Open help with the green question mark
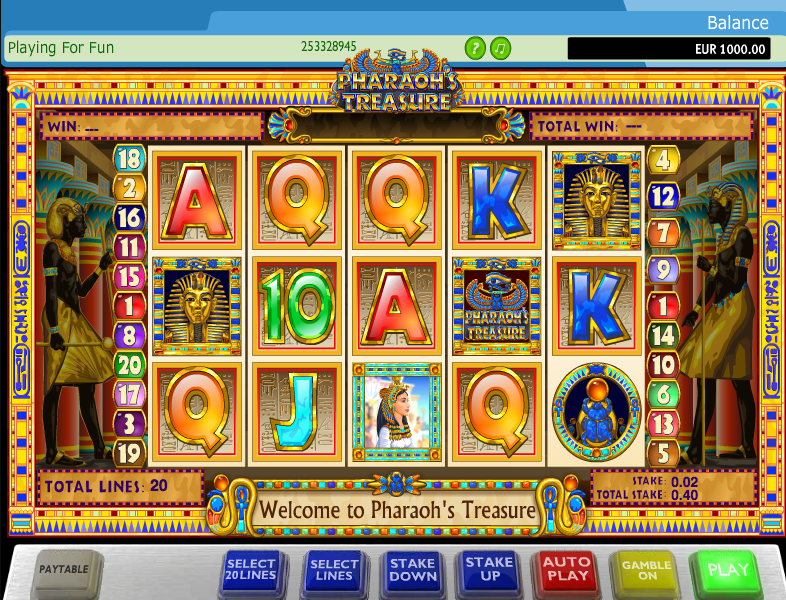Screen dimensions: 786x600 475,47
